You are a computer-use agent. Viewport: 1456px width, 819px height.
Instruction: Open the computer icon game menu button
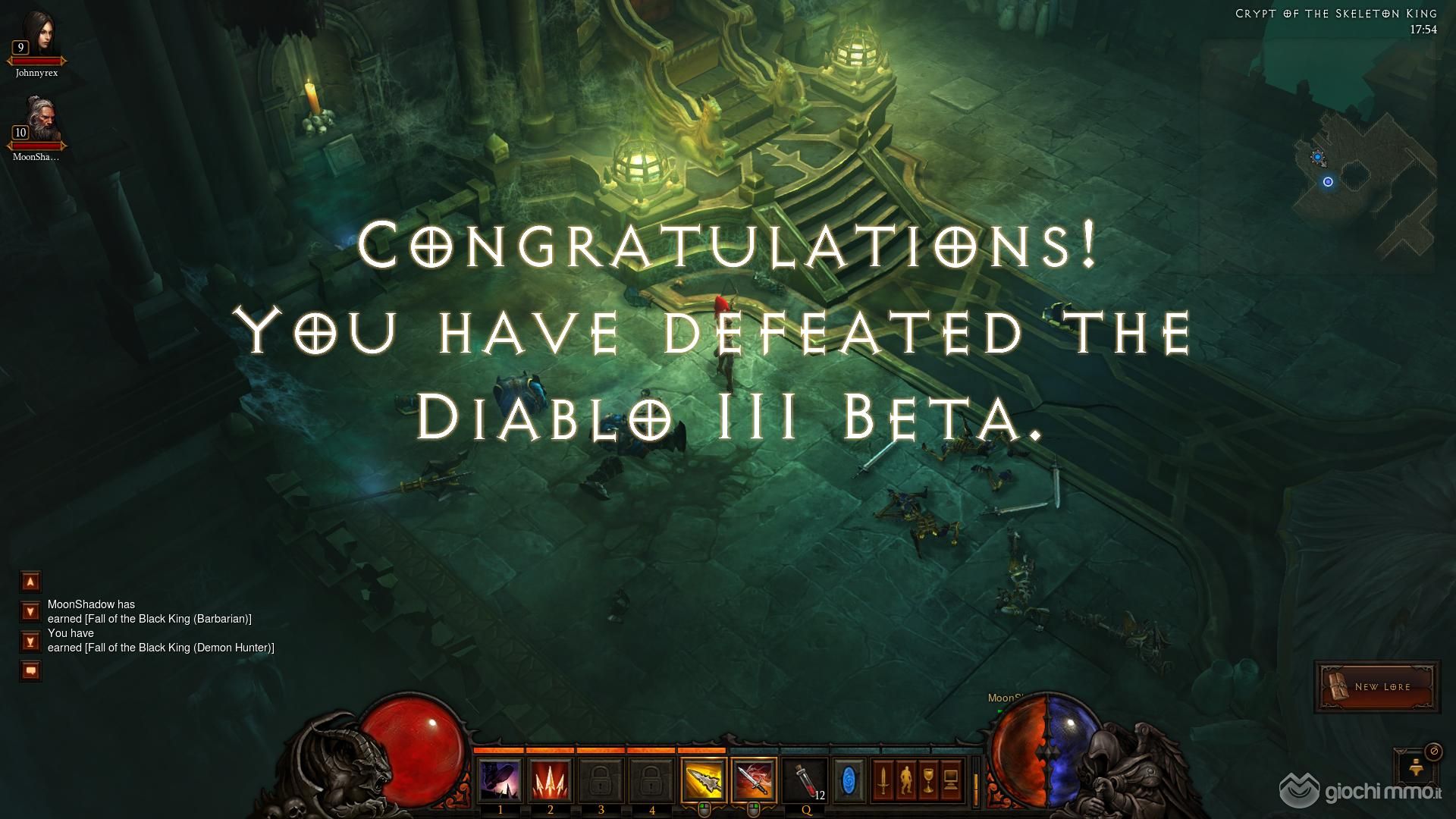[951, 780]
